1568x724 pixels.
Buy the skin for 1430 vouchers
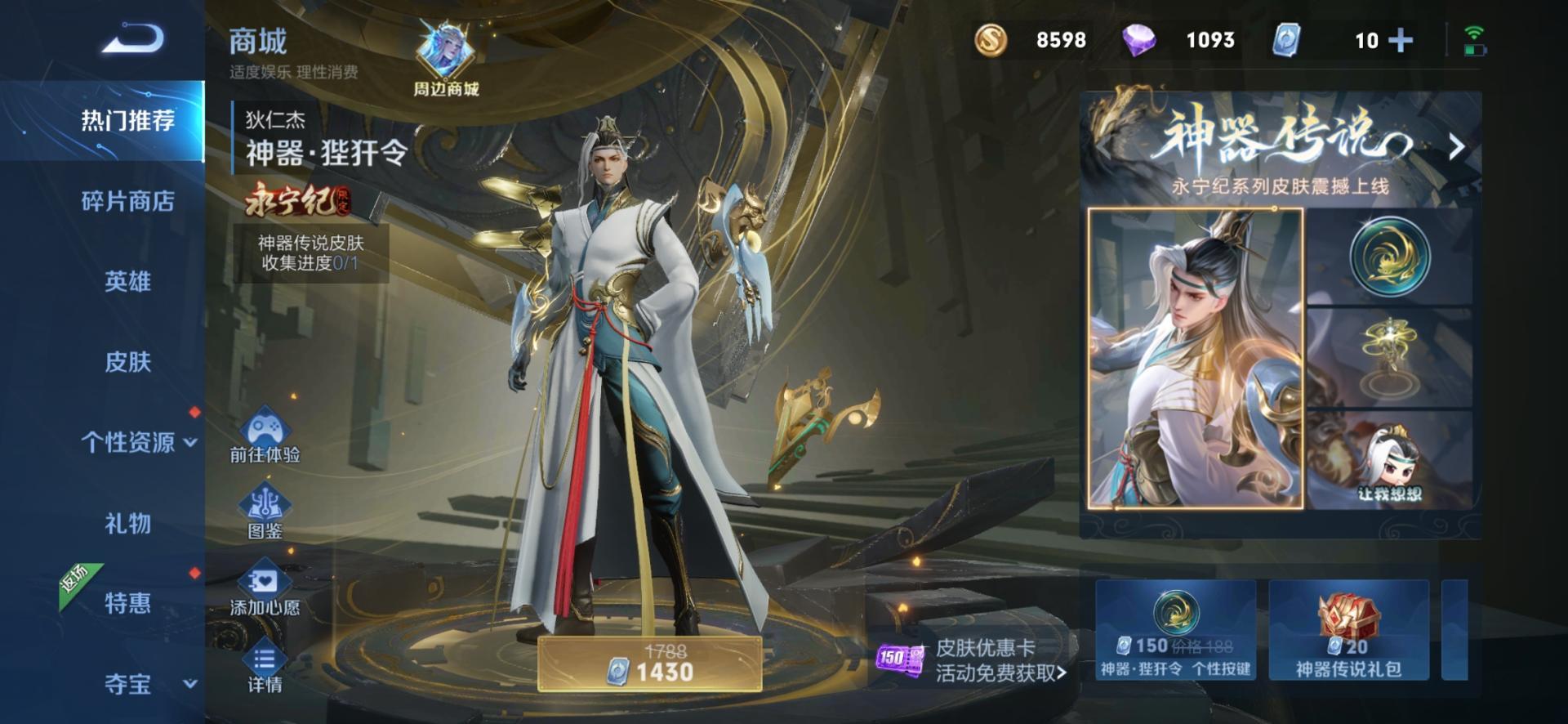[650, 664]
